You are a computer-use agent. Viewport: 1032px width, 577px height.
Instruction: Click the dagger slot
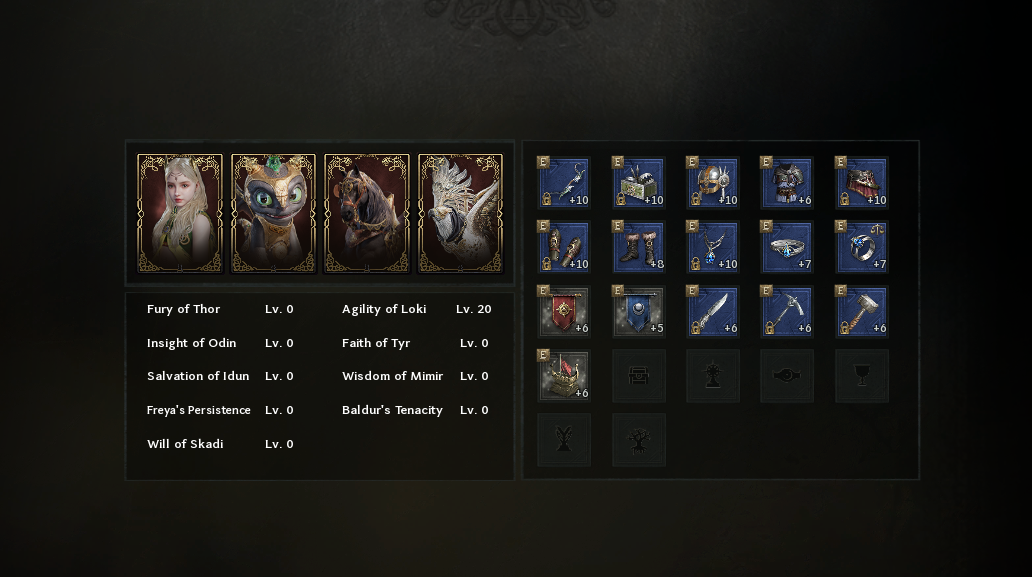tap(712, 311)
